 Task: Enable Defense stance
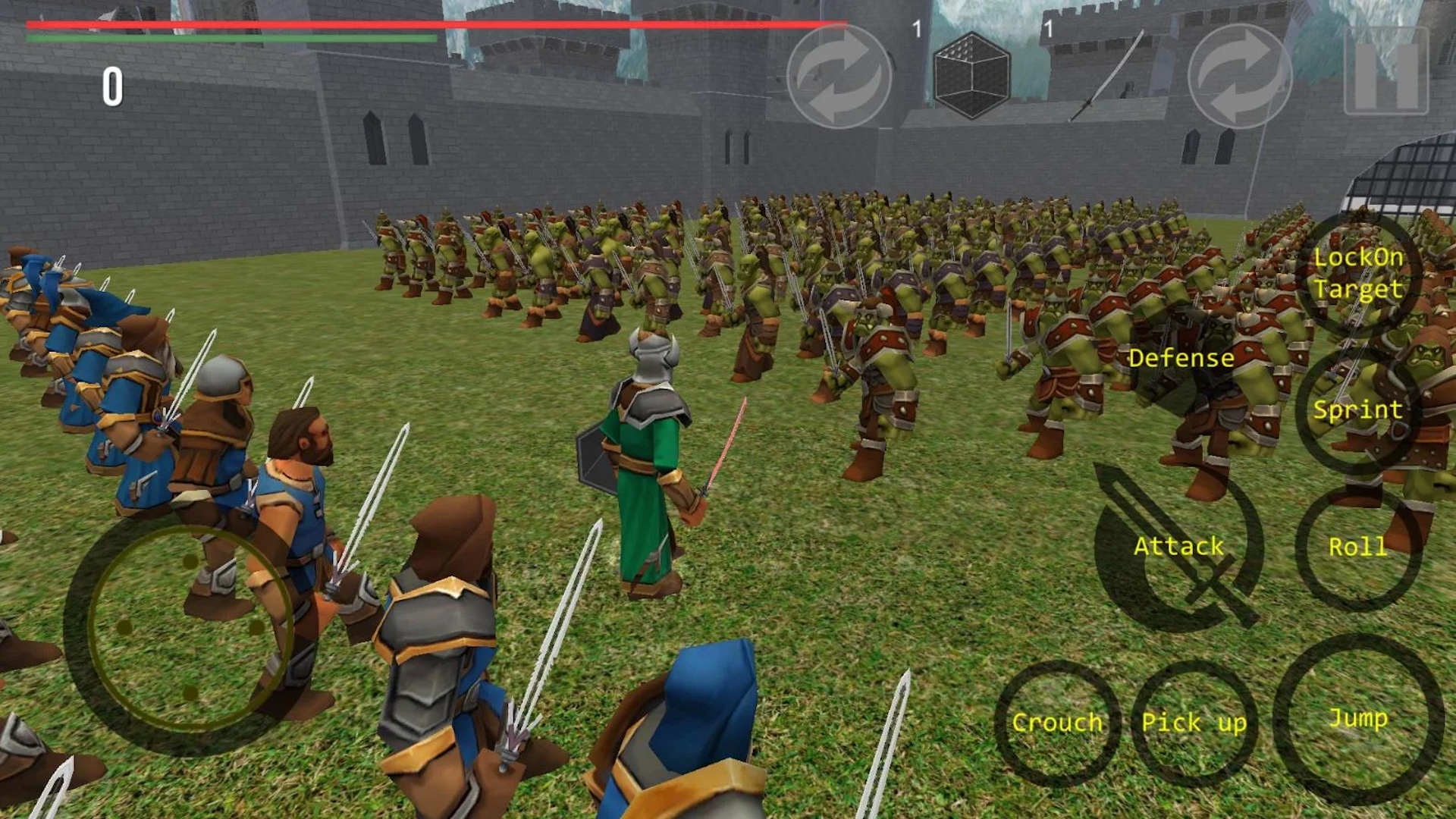point(1181,358)
